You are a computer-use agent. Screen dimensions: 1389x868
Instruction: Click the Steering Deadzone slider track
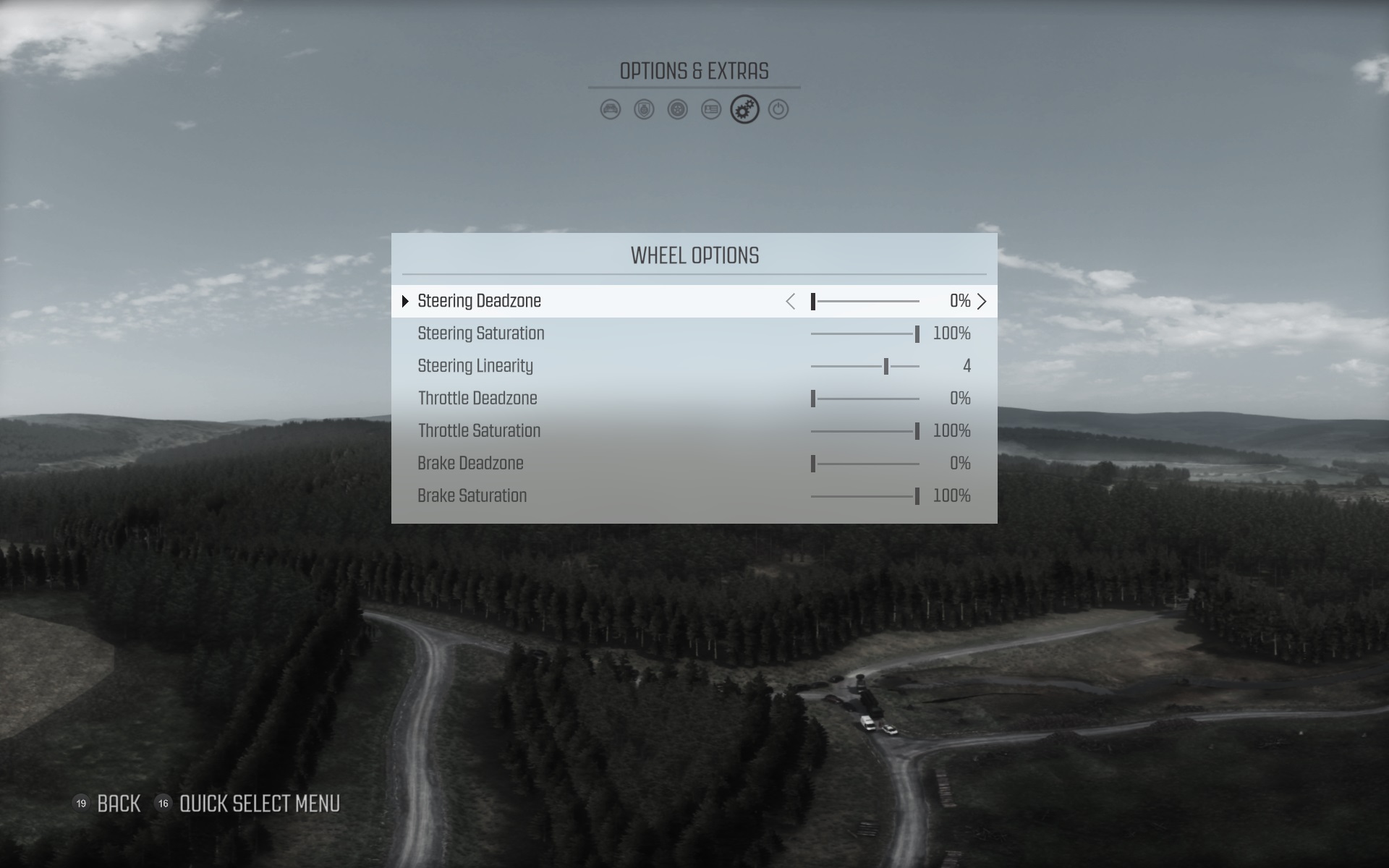click(865, 302)
